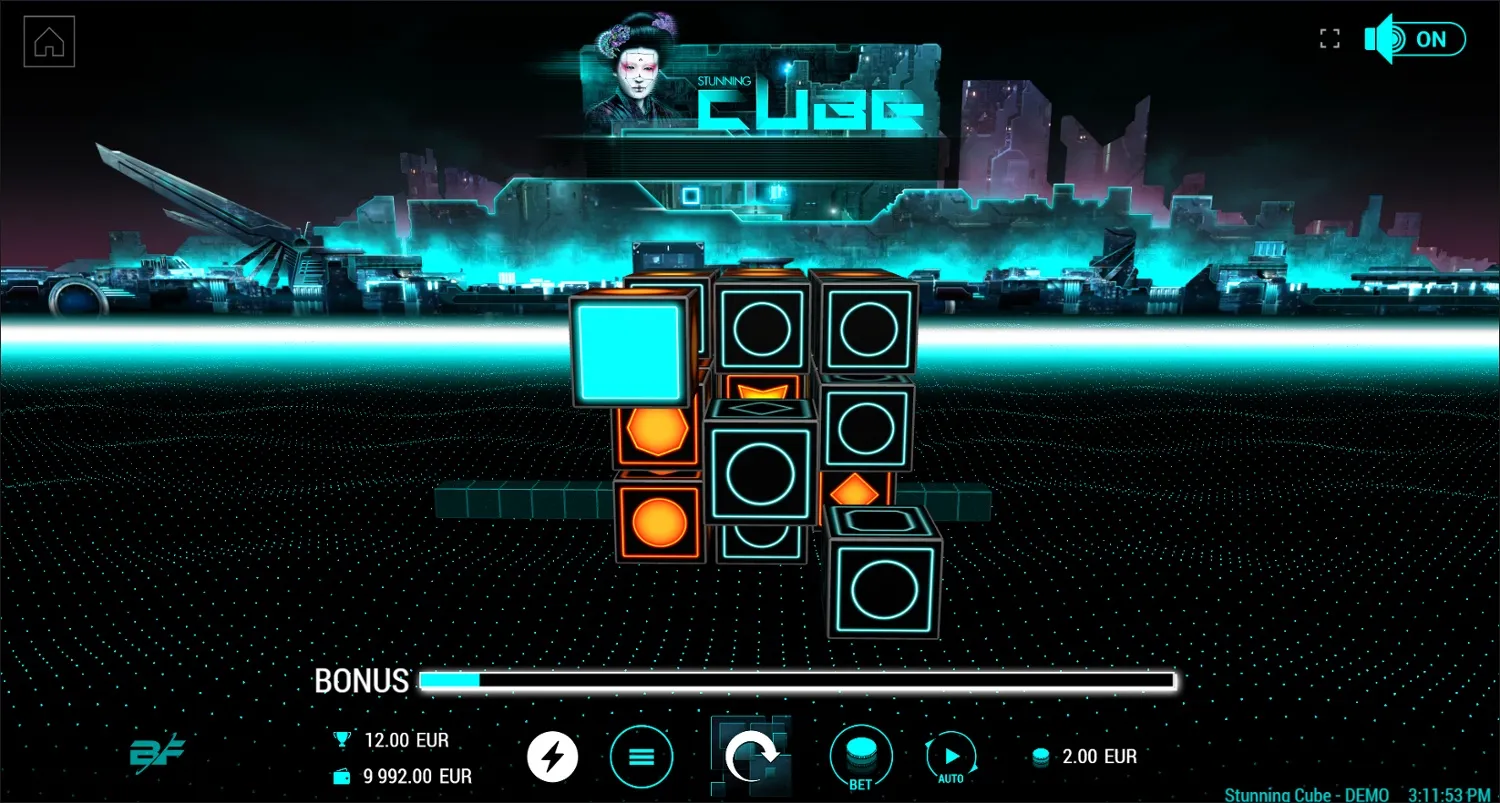The image size is (1500, 803).
Task: Mute the speaker icon
Action: [x=1378, y=39]
